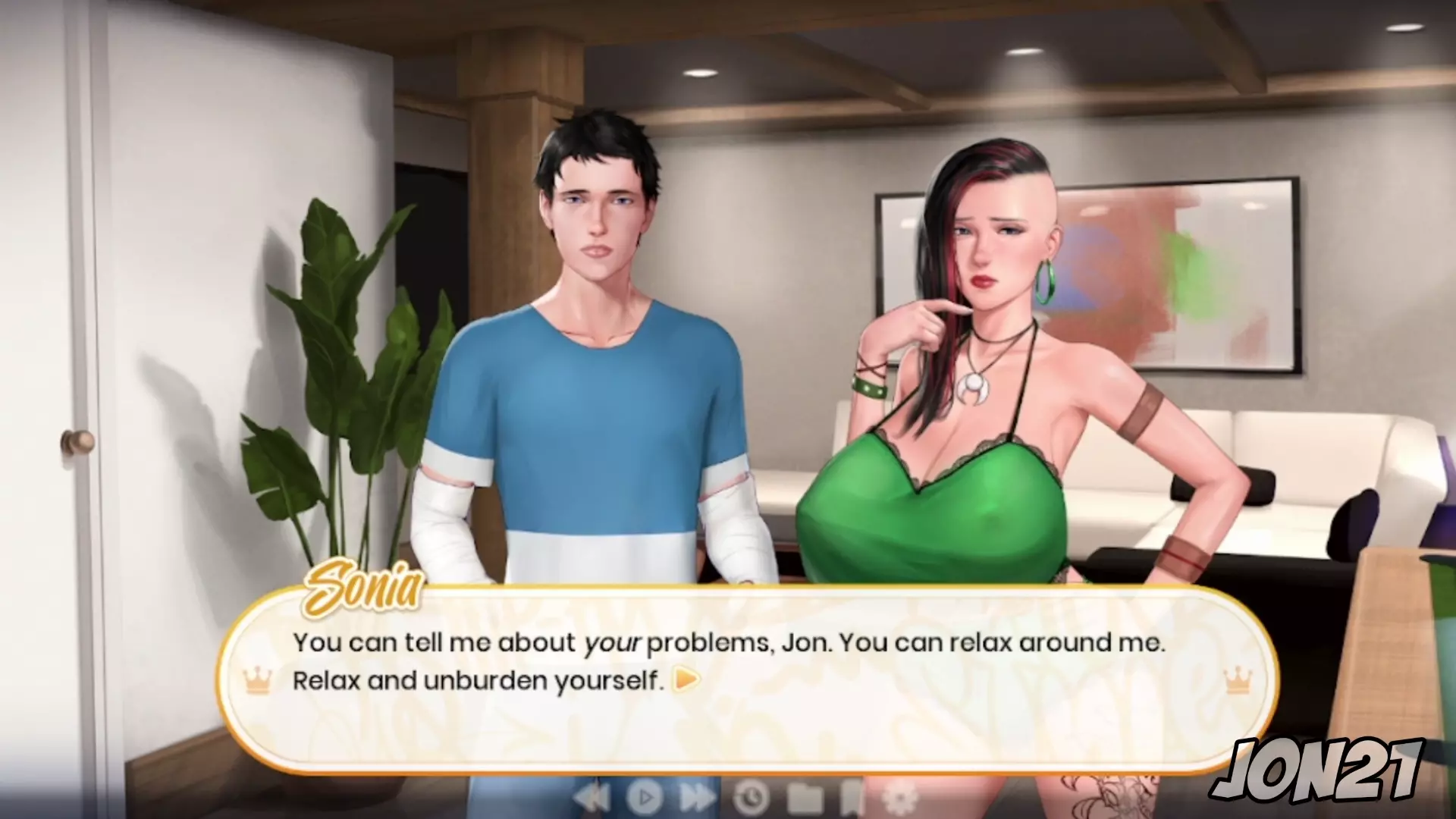
Task: Start auto-play with the circular play button
Action: (645, 797)
